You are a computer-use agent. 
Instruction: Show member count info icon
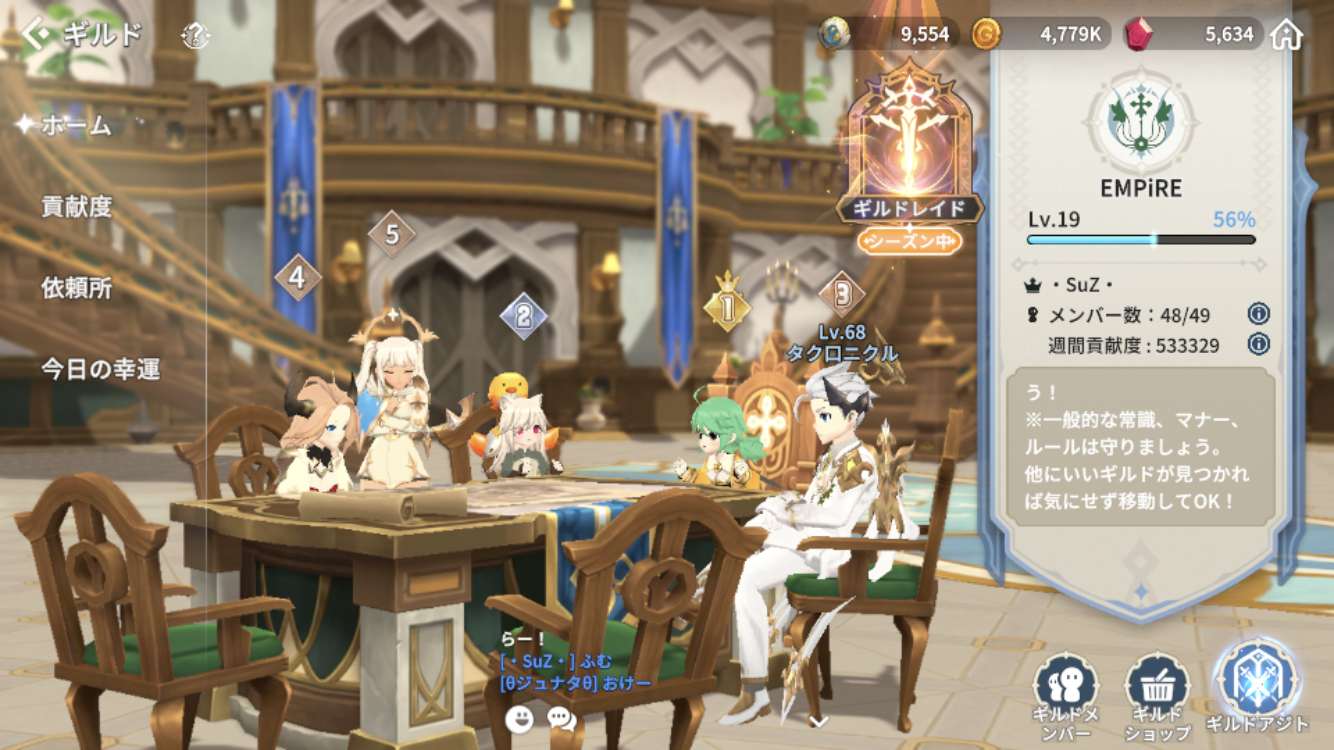(1258, 315)
